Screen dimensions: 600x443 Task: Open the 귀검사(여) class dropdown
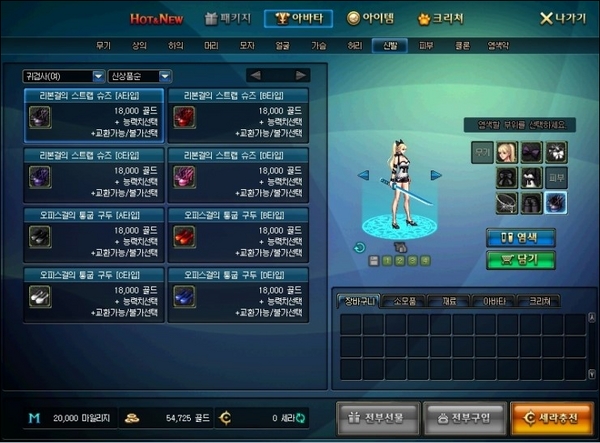pyautogui.click(x=64, y=76)
